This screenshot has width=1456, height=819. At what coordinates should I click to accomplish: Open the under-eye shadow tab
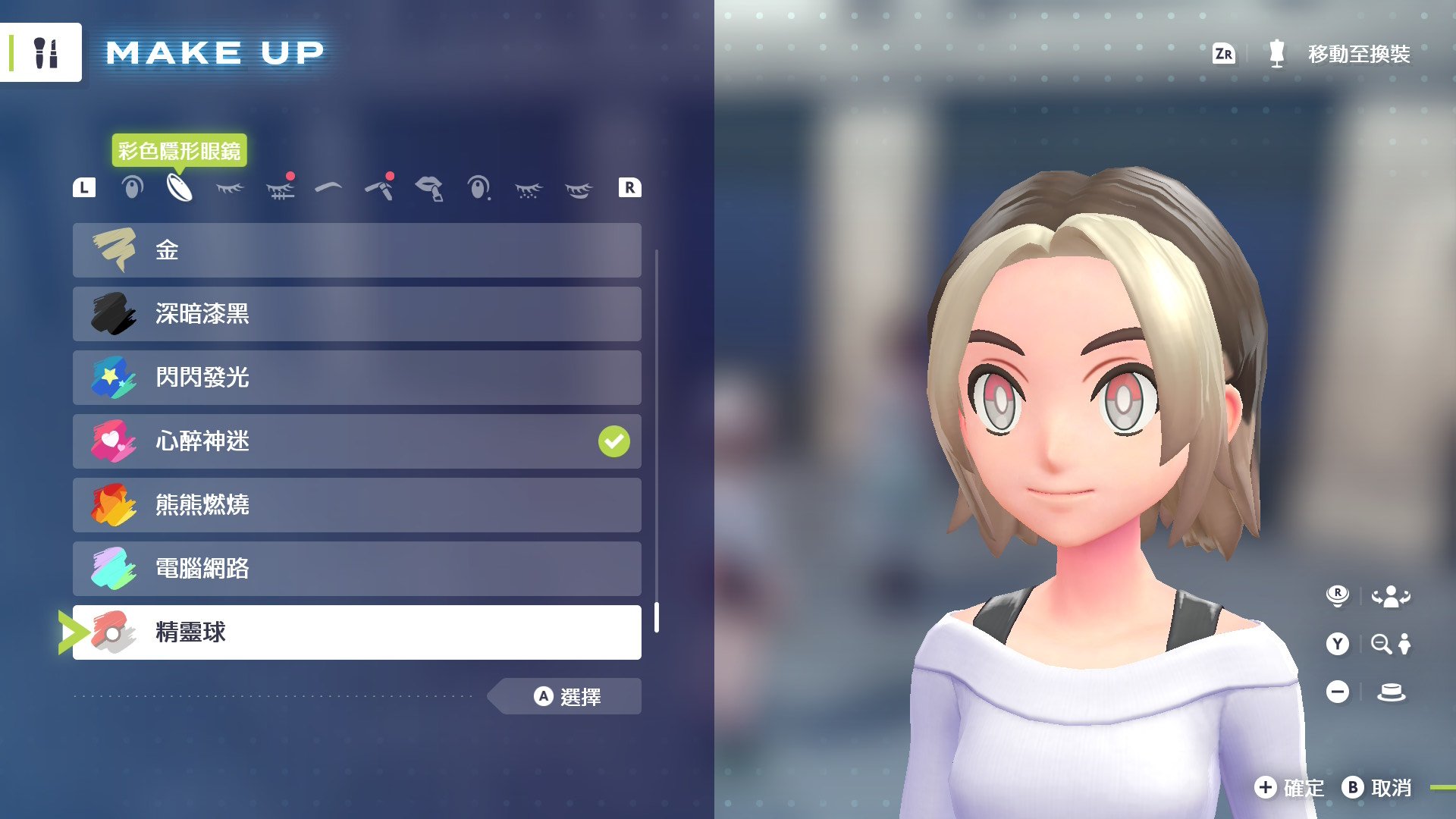point(579,189)
